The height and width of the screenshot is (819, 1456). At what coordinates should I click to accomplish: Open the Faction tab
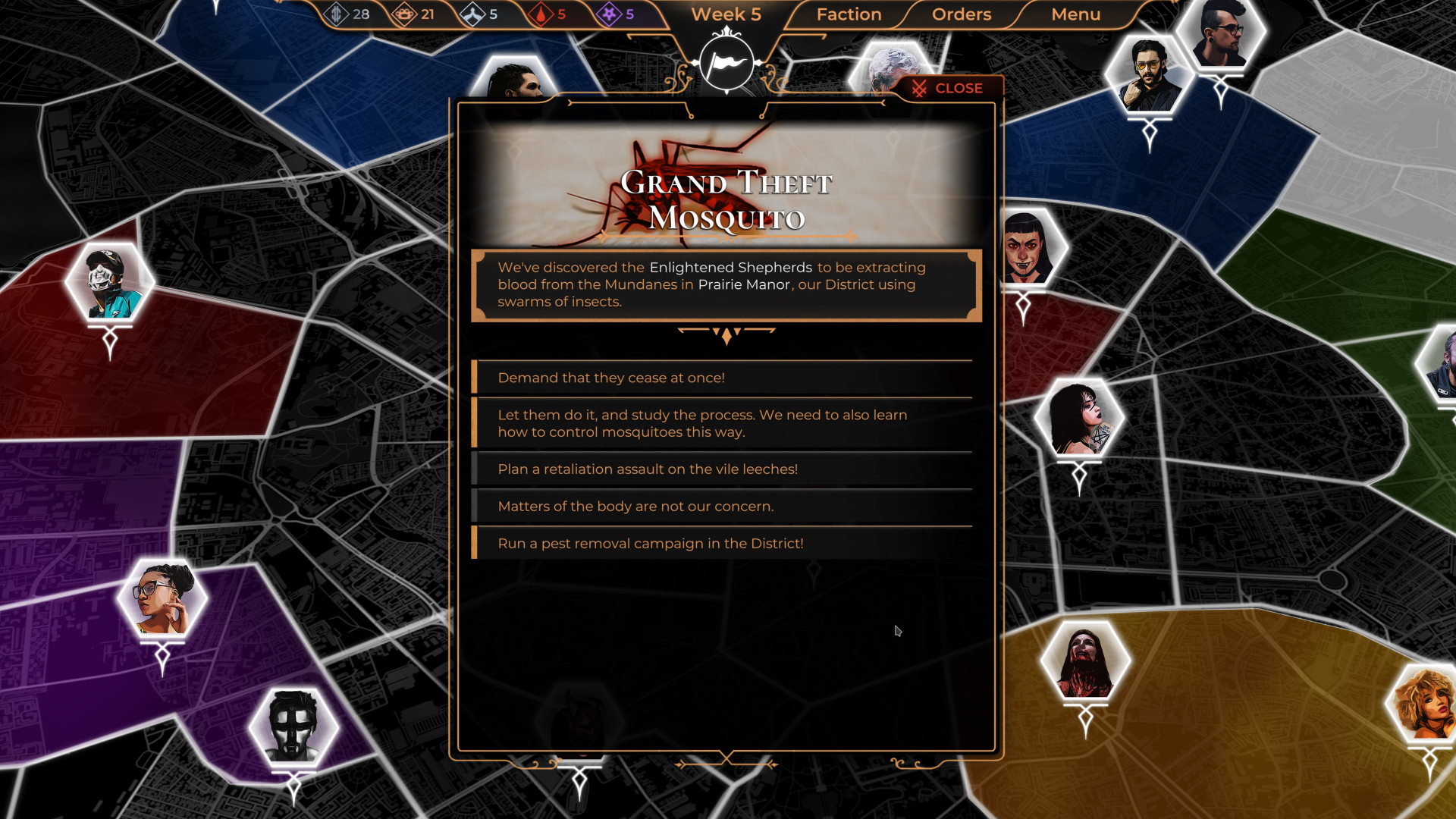coord(847,14)
